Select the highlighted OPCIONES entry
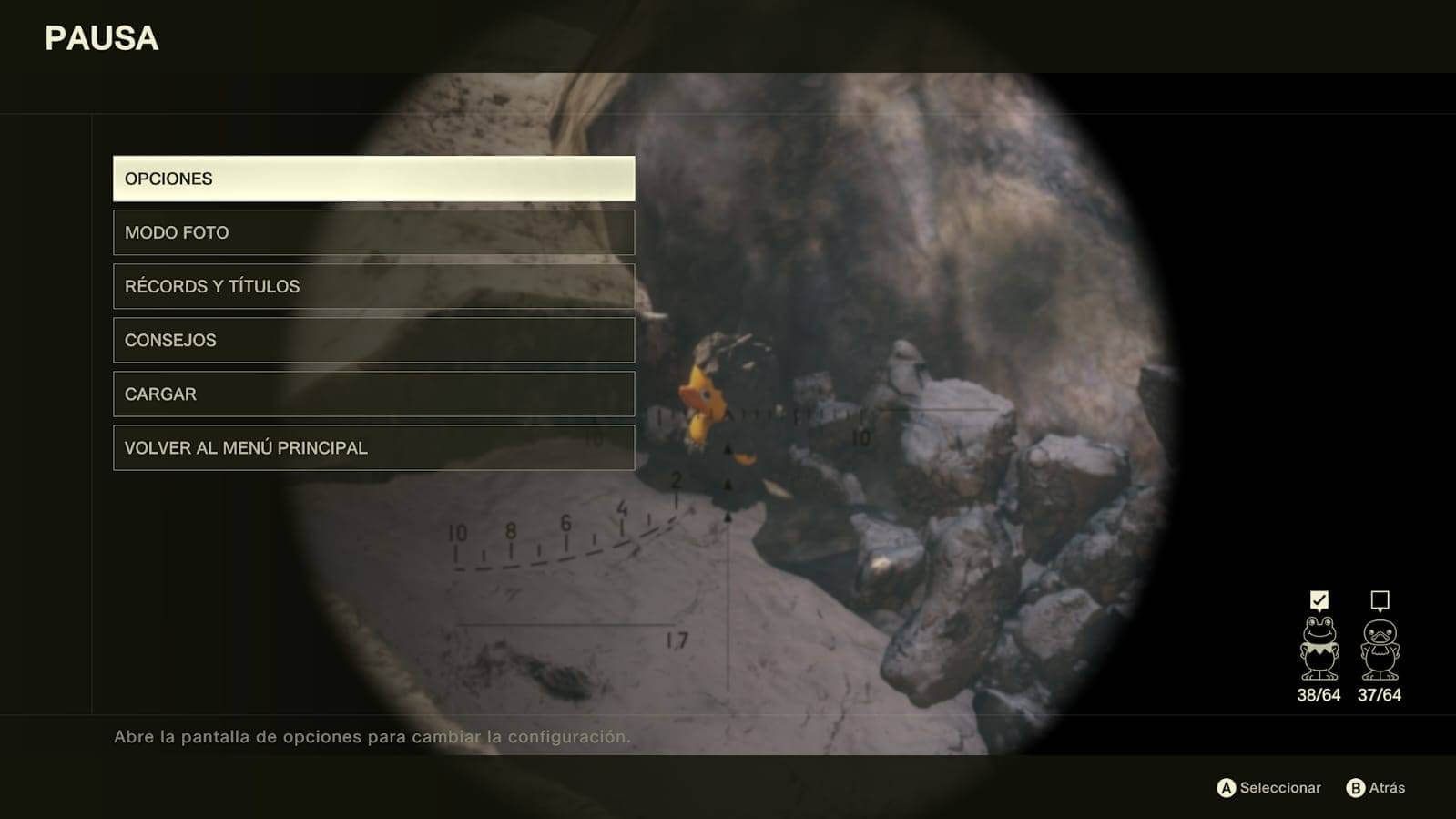The image size is (1456, 819). (x=373, y=179)
